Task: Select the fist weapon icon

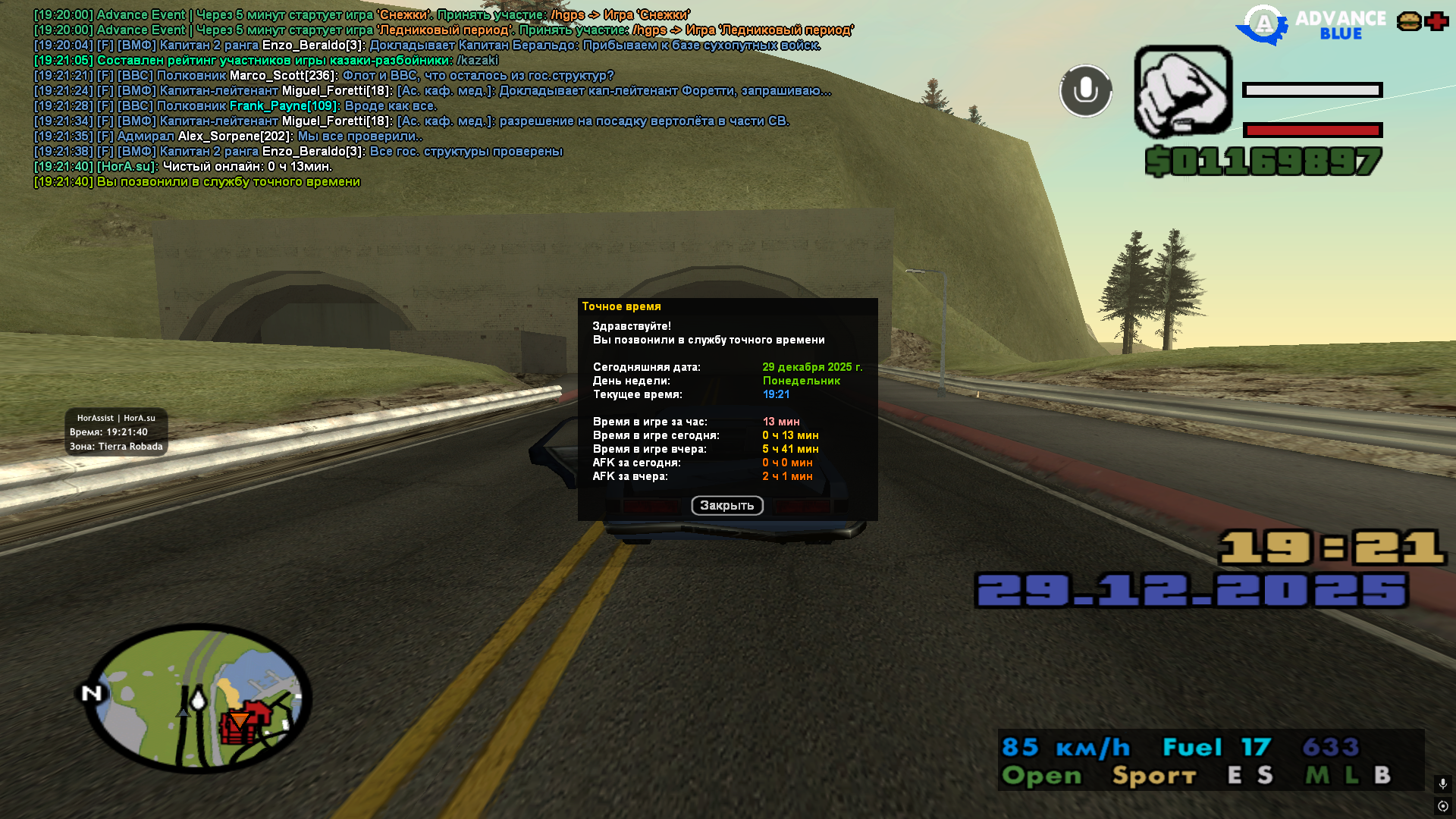Action: (x=1183, y=92)
